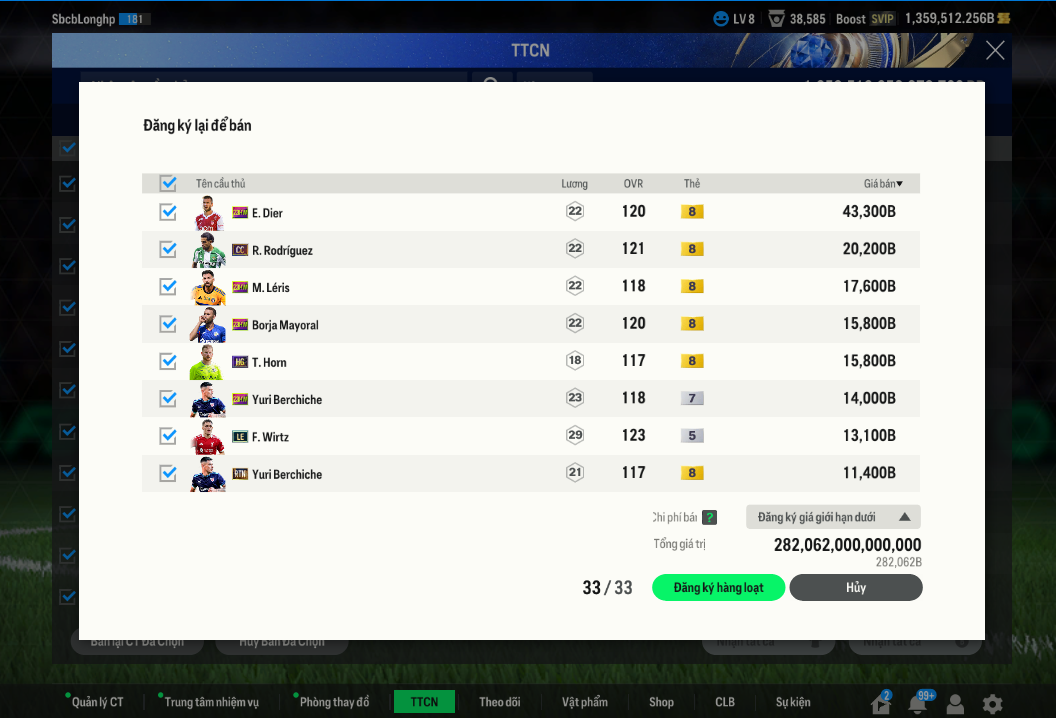Untick the T. Horn checkbox
The height and width of the screenshot is (718, 1056).
click(168, 361)
